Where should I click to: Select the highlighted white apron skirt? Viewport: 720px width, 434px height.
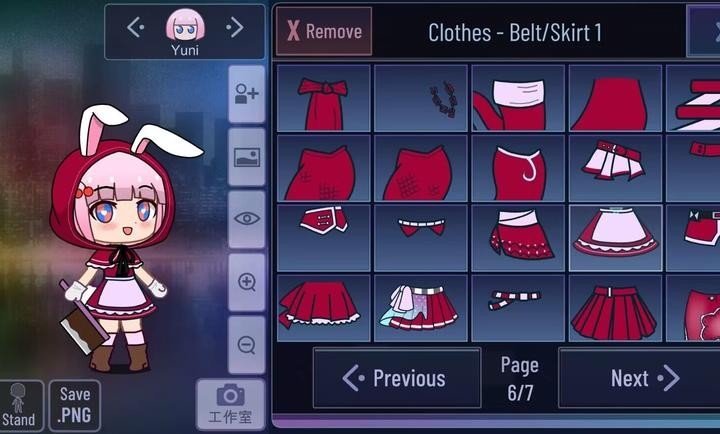pyautogui.click(x=615, y=238)
